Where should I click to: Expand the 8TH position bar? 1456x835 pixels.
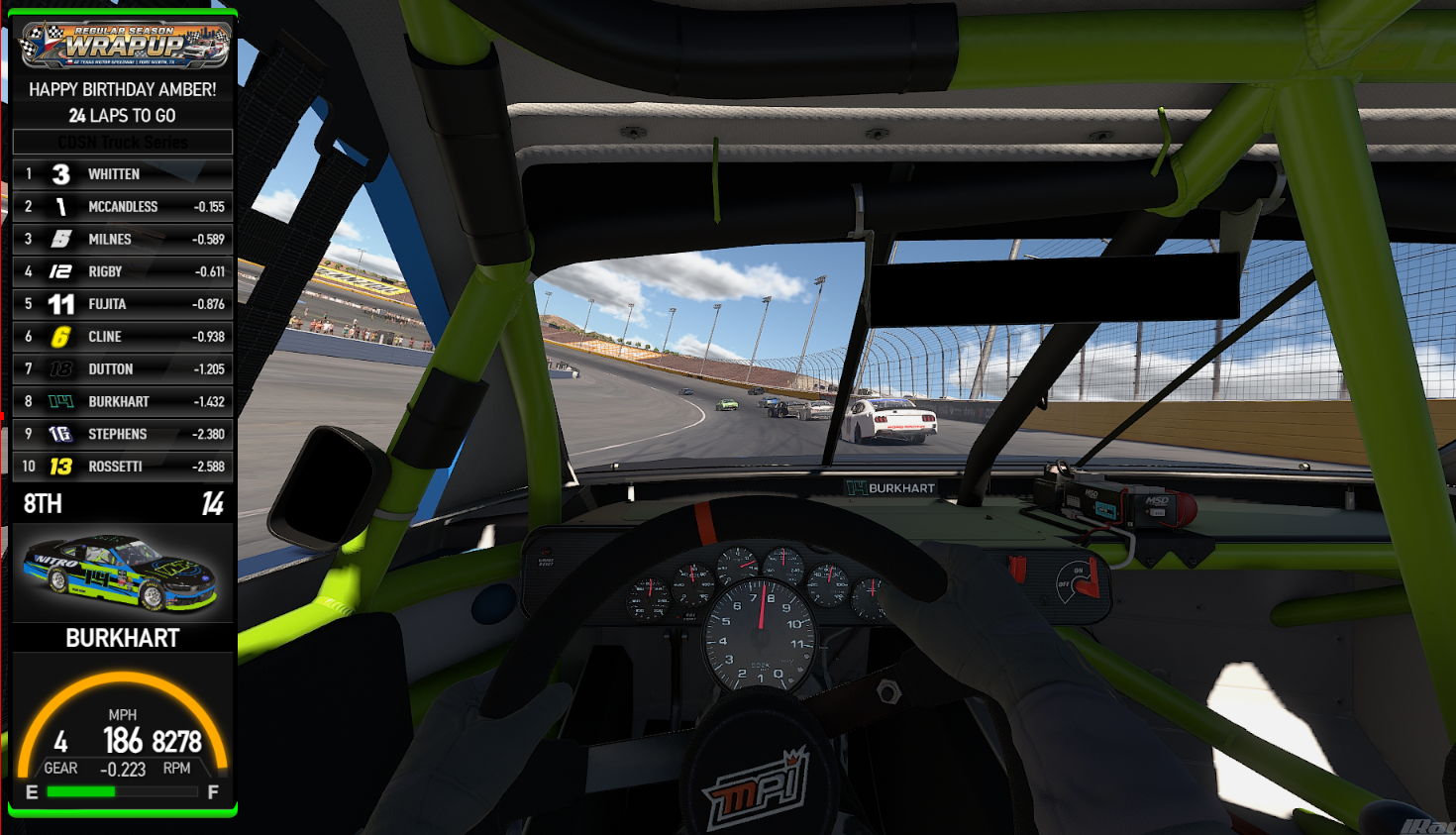(121, 503)
